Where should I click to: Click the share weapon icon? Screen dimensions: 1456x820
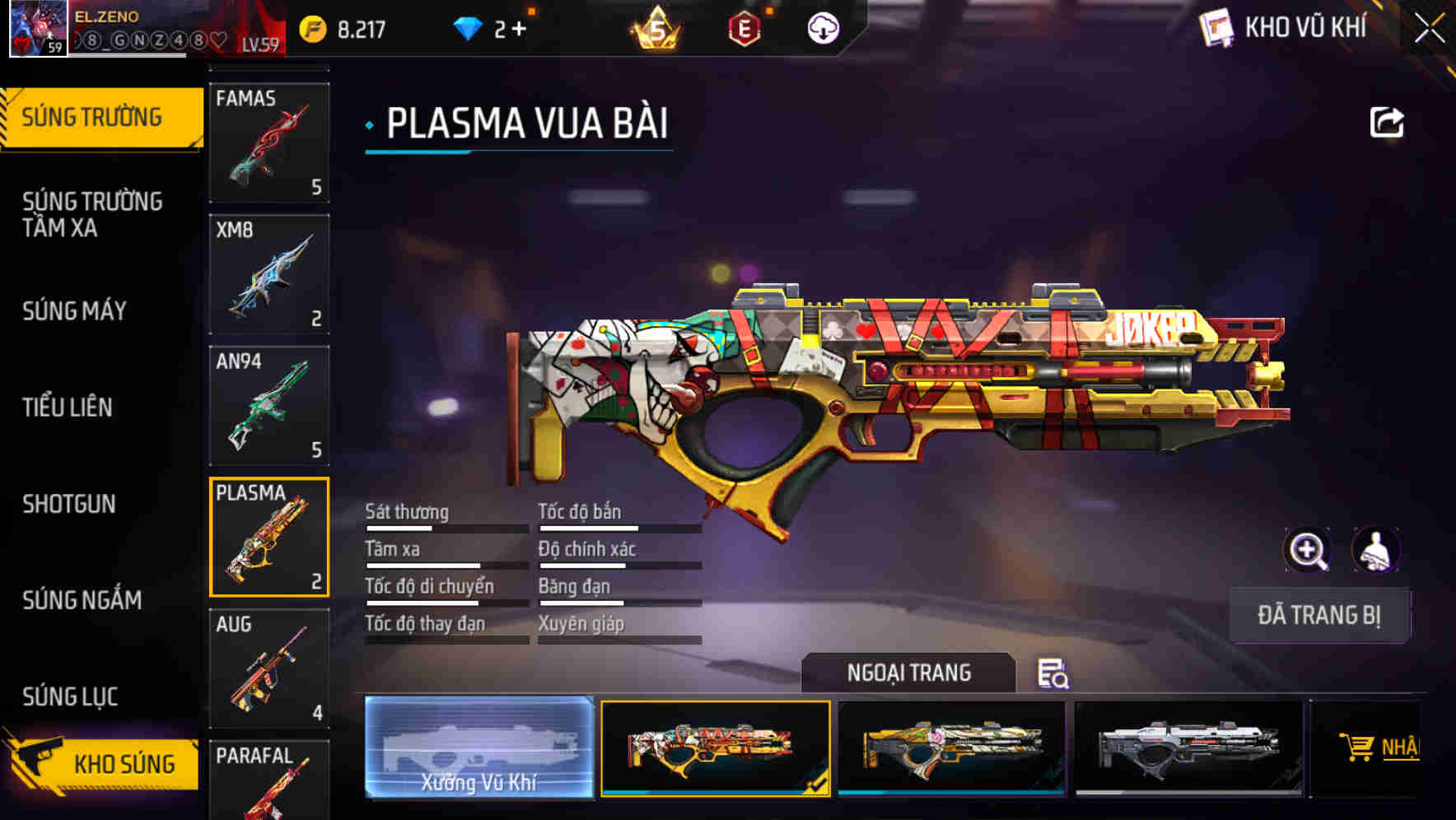(x=1387, y=121)
